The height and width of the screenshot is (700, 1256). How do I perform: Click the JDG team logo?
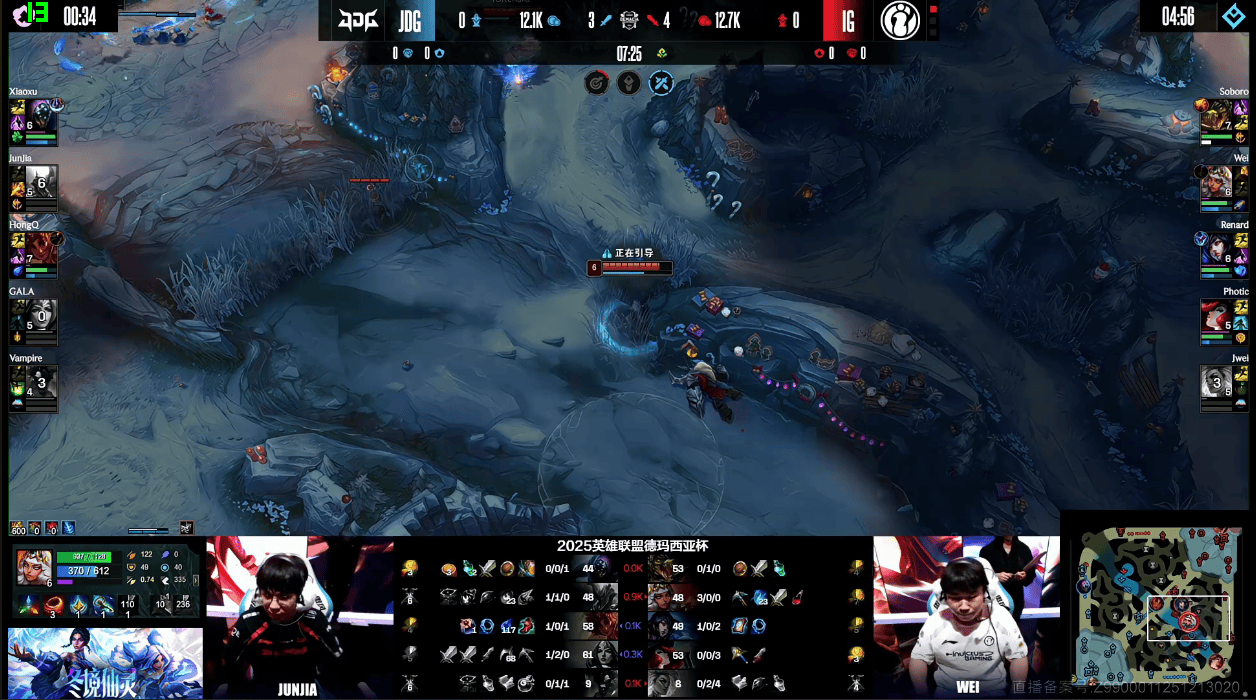click(x=359, y=20)
